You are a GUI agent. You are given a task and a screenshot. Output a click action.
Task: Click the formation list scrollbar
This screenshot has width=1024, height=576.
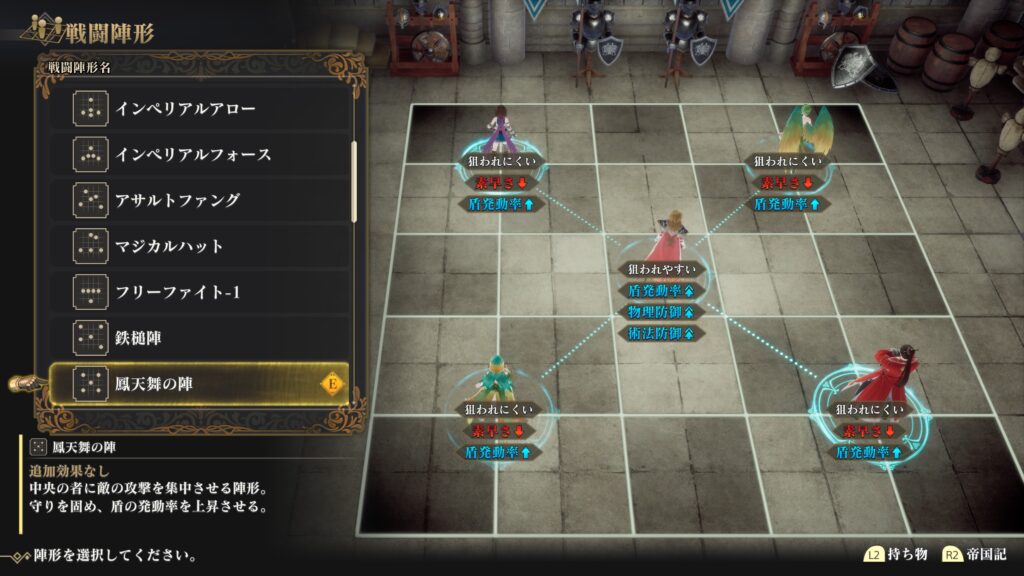(x=354, y=182)
